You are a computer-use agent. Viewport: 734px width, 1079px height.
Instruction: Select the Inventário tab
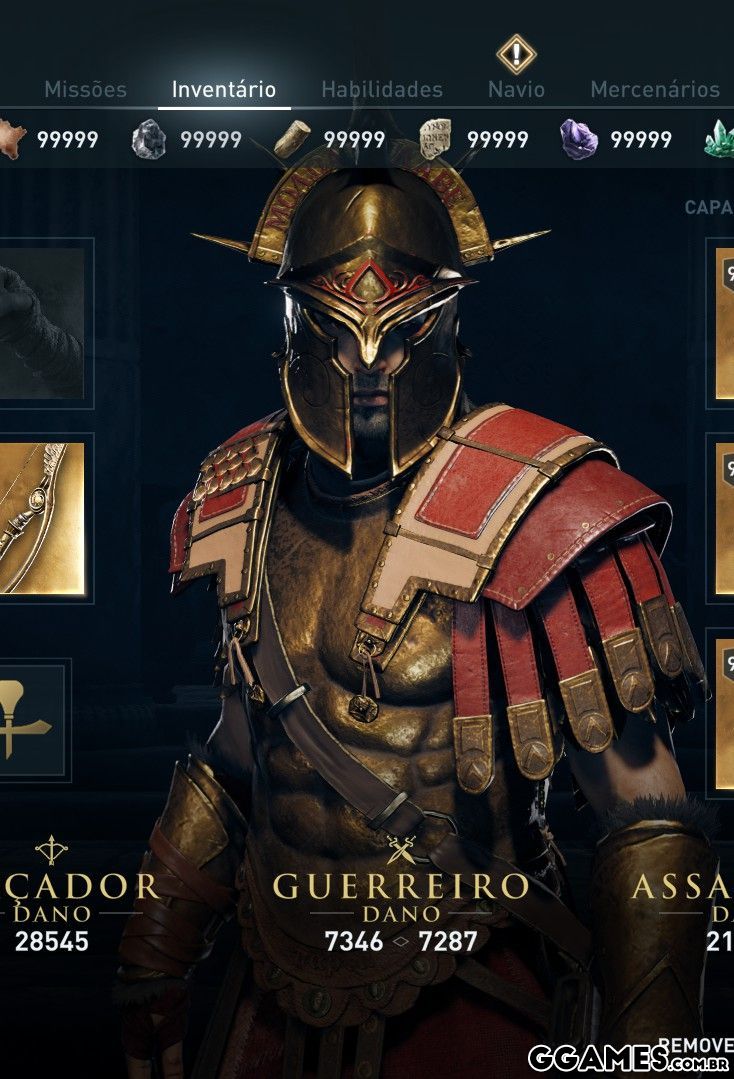pos(224,89)
